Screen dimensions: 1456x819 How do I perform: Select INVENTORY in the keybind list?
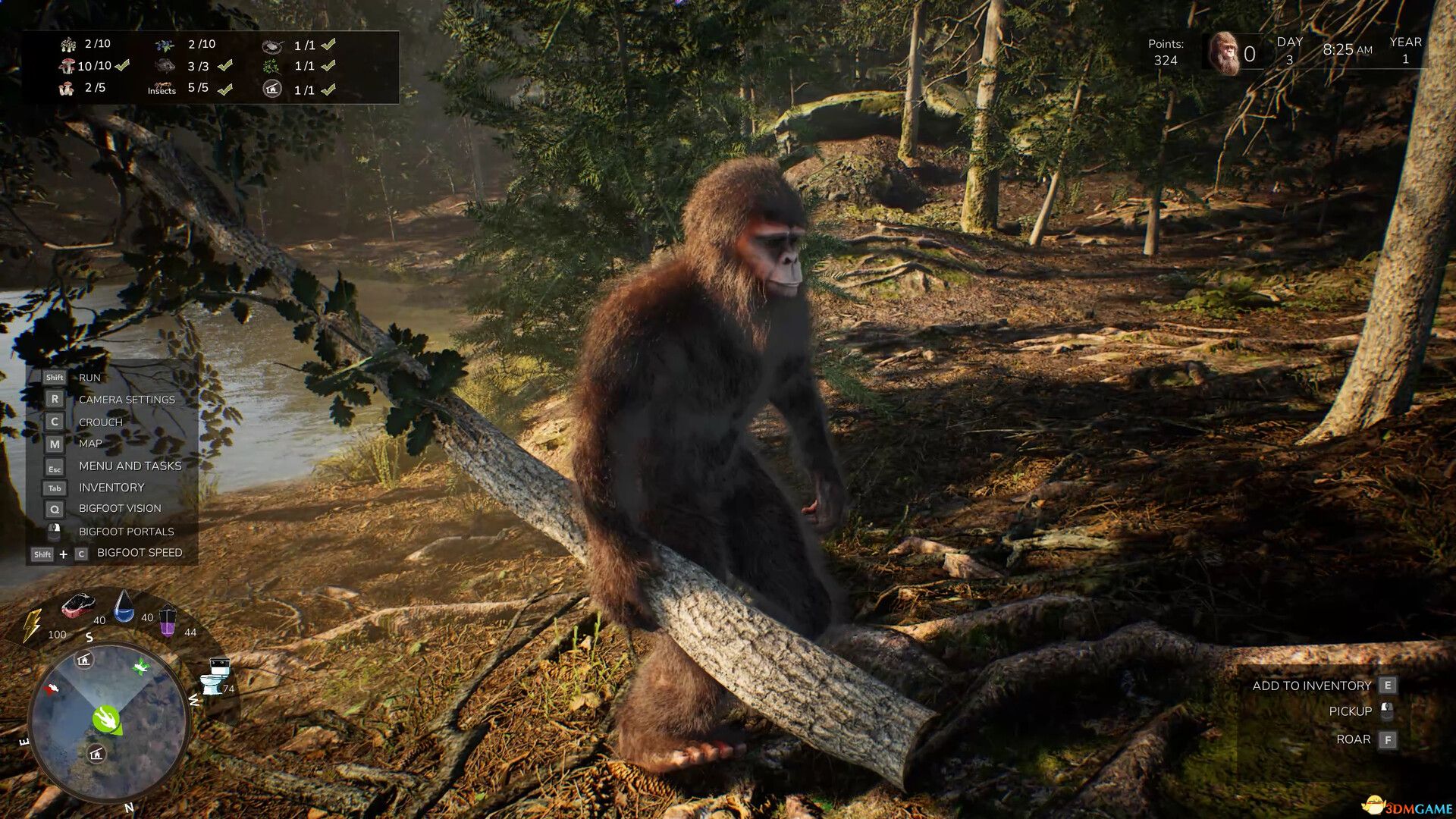[x=111, y=488]
